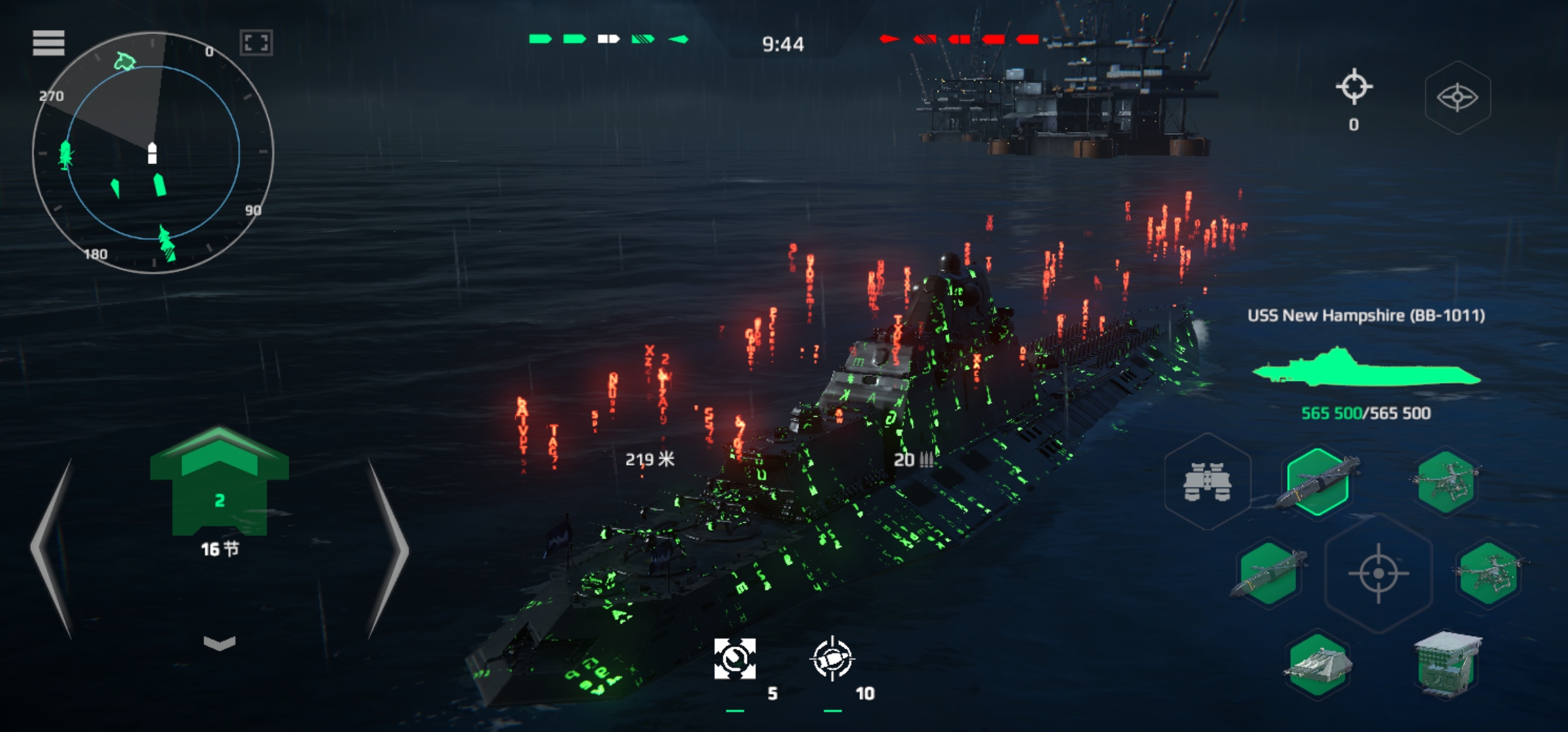
Task: Increase speed with the green up arrow
Action: 219,468
